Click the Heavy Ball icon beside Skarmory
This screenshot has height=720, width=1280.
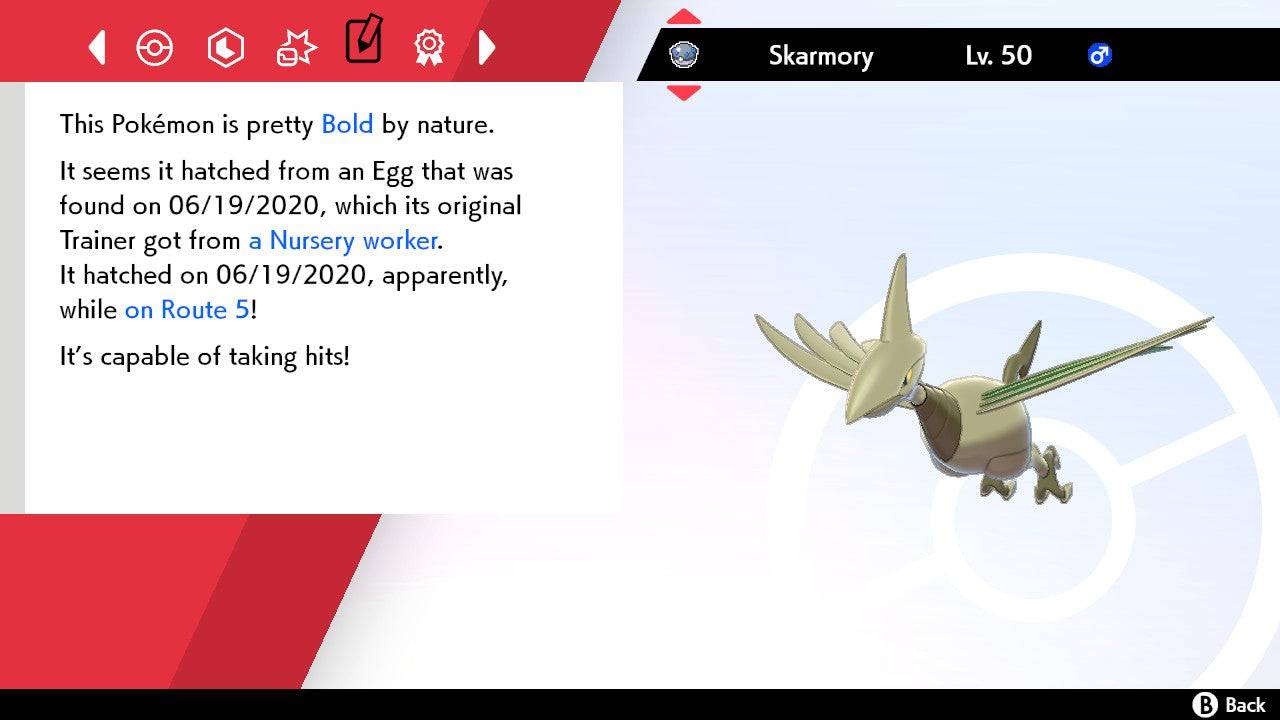pos(684,56)
